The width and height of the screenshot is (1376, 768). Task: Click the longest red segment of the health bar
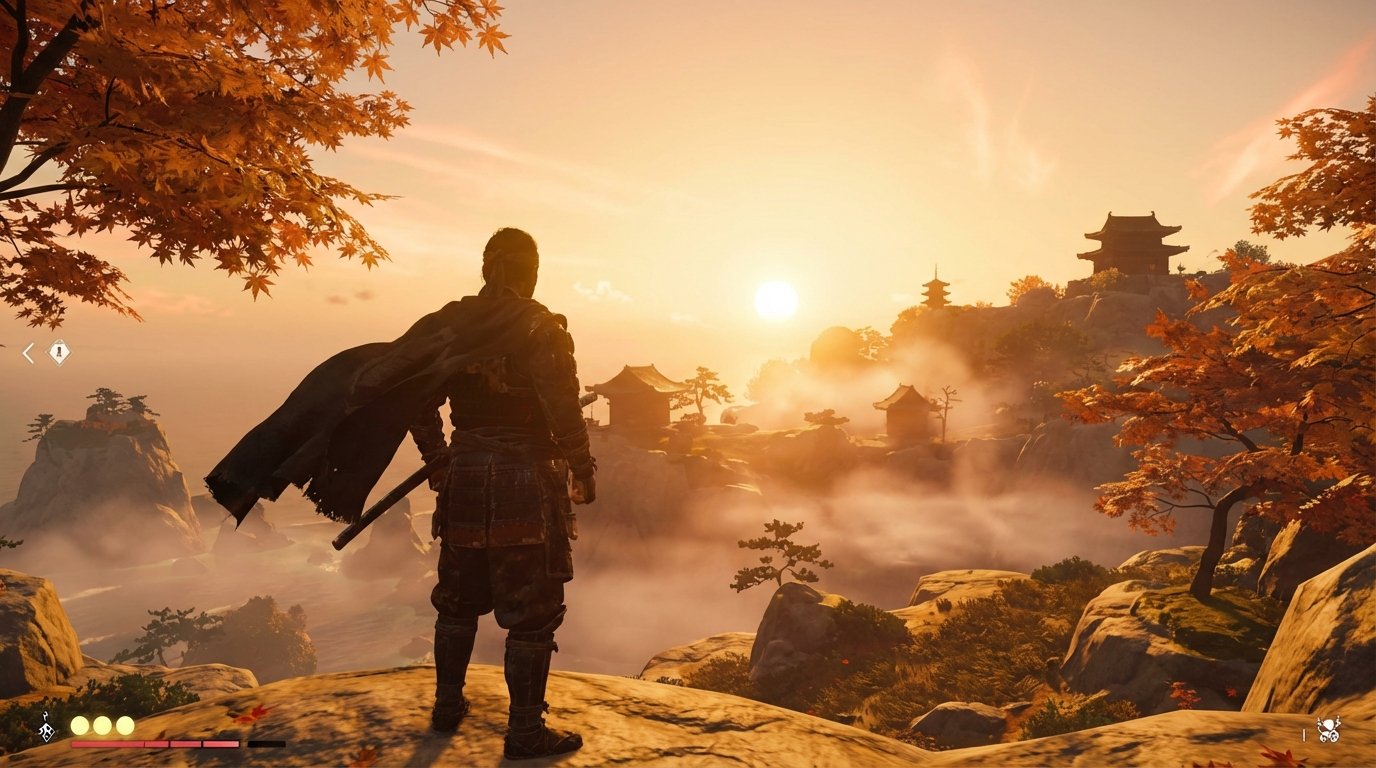point(107,744)
